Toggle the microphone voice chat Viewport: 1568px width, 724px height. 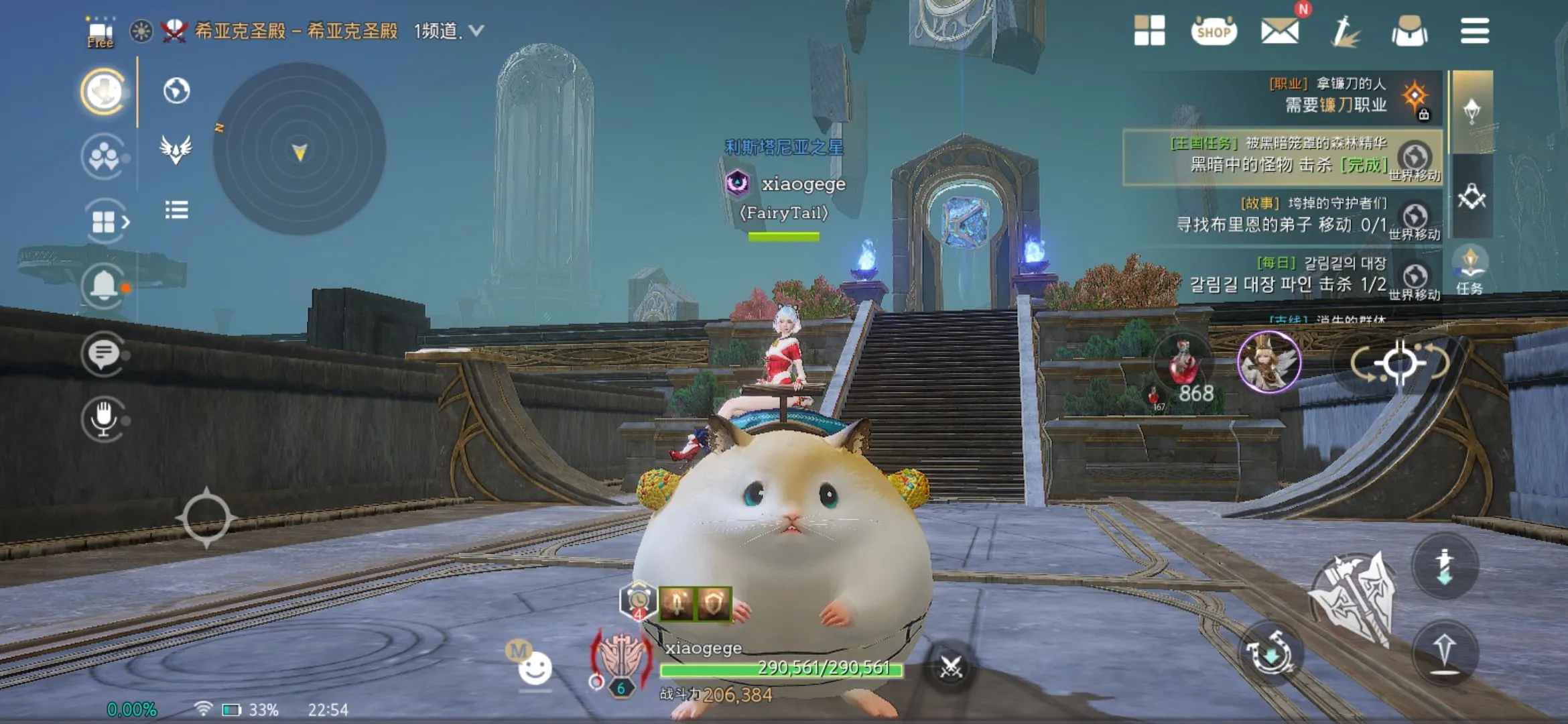(x=103, y=418)
